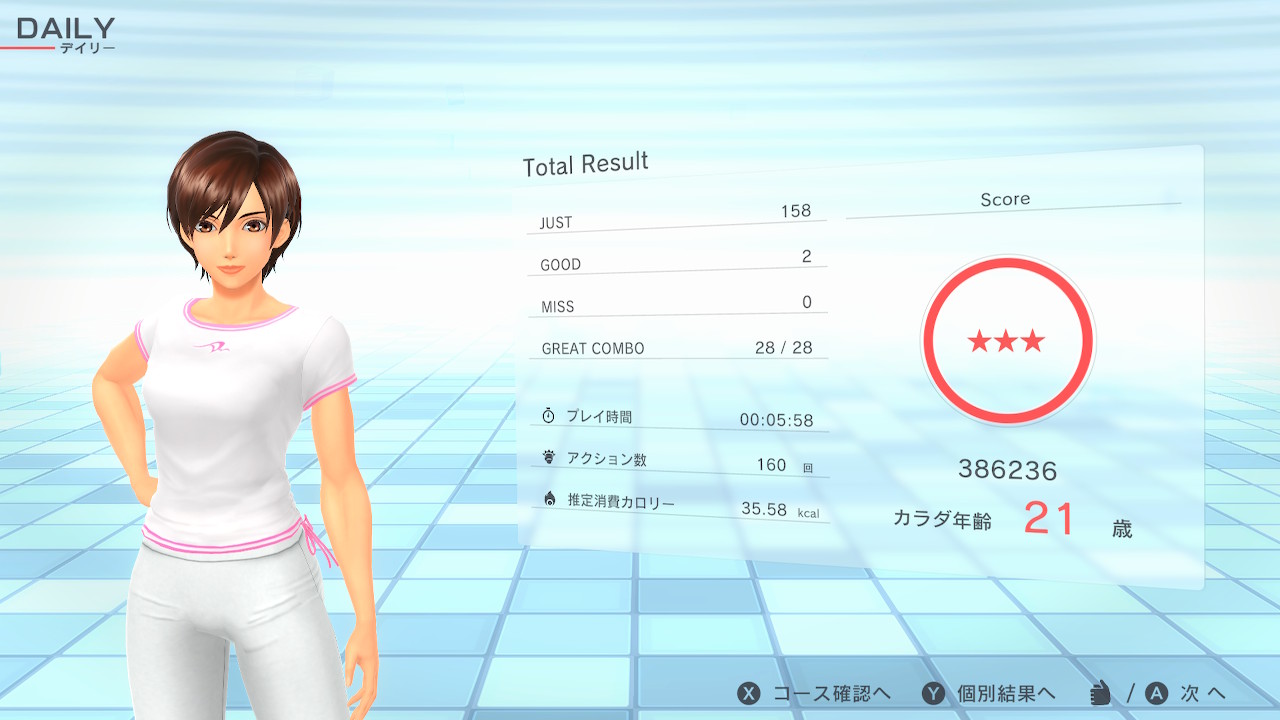Go to course confirmation (コース確認へ)

[x=815, y=693]
